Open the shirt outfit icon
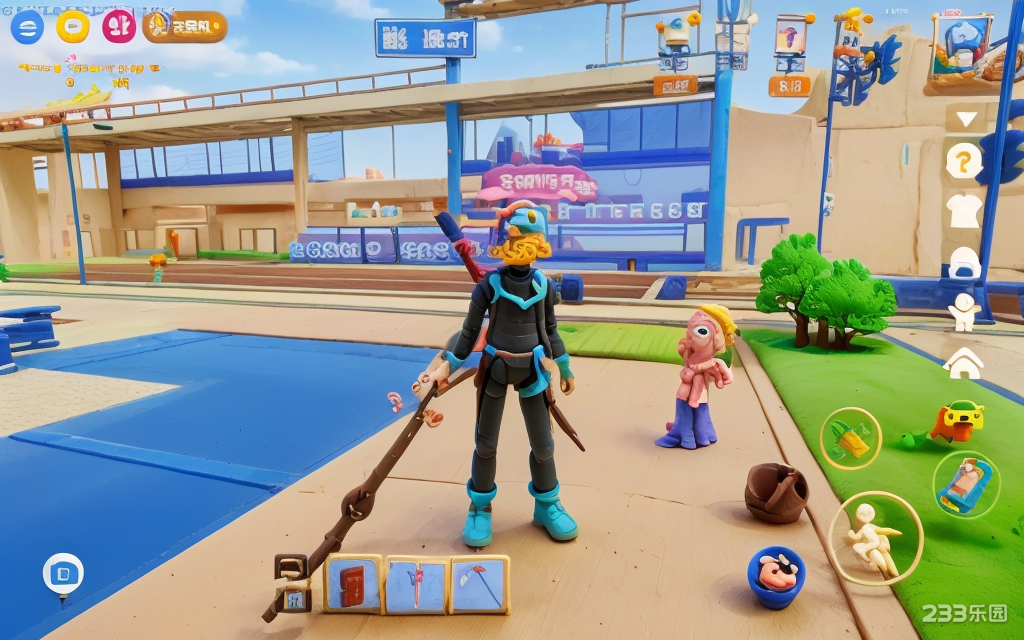The width and height of the screenshot is (1024, 640). (964, 210)
